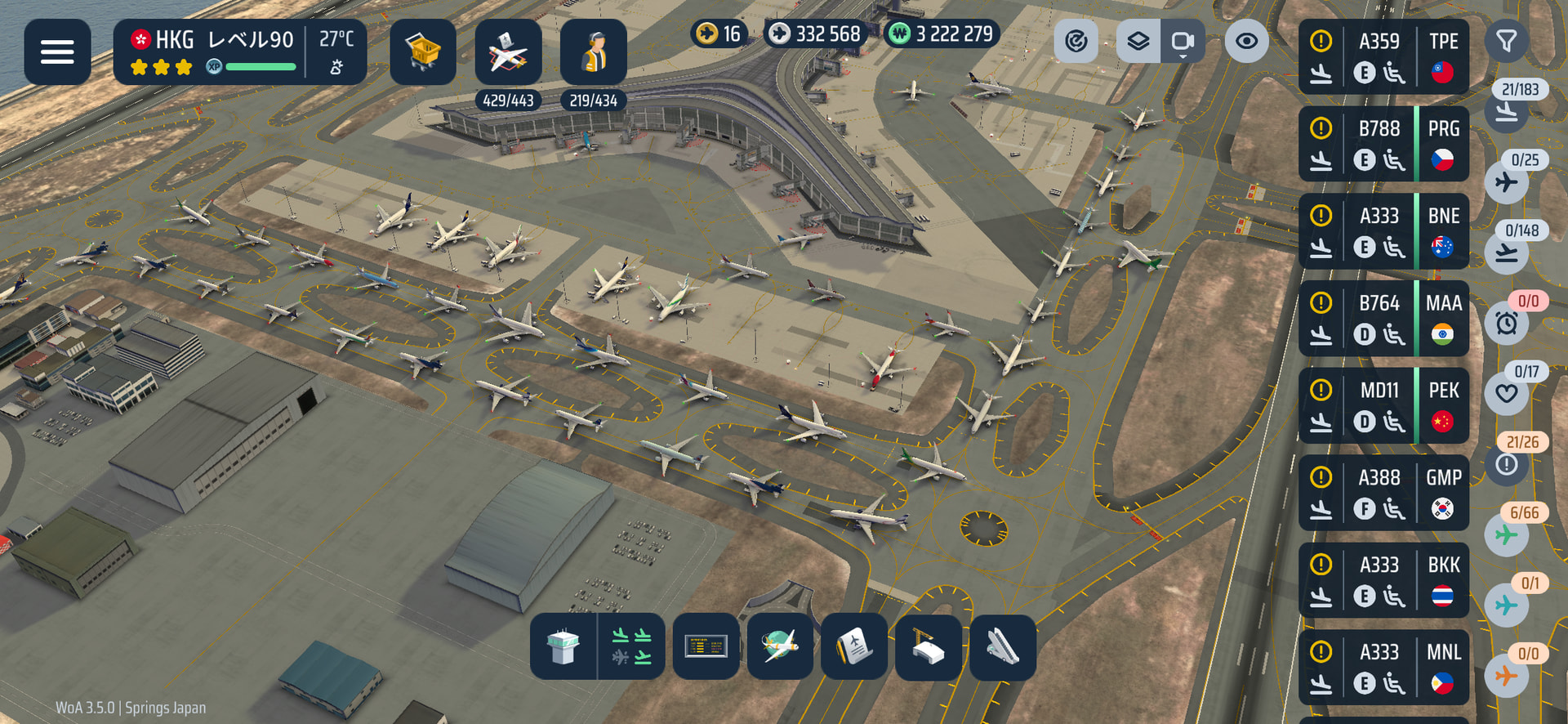Pick the MD11 arrival from PEK
This screenshot has width=1568, height=724.
point(1383,406)
